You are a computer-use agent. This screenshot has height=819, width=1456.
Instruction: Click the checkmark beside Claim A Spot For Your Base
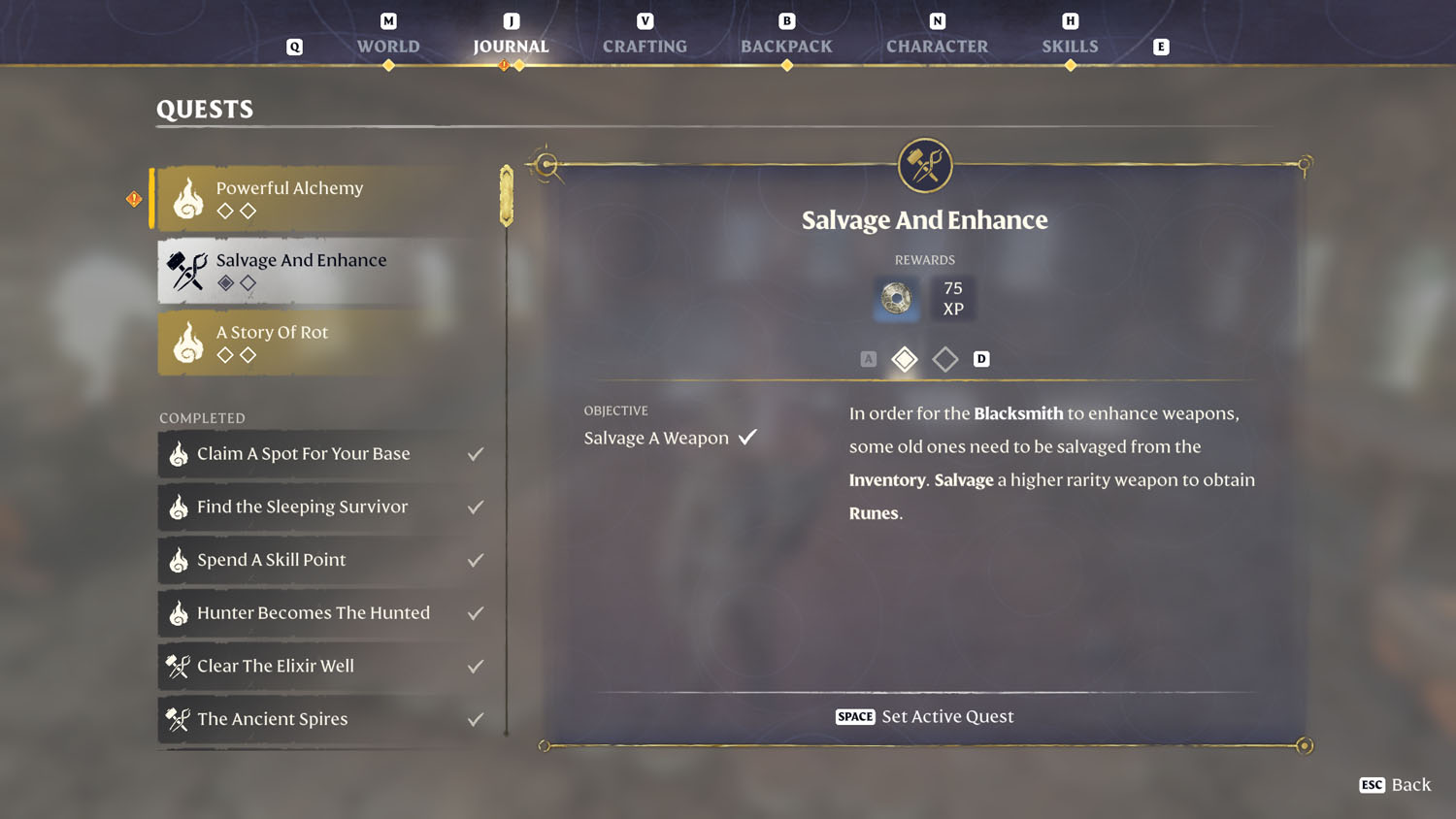475,452
